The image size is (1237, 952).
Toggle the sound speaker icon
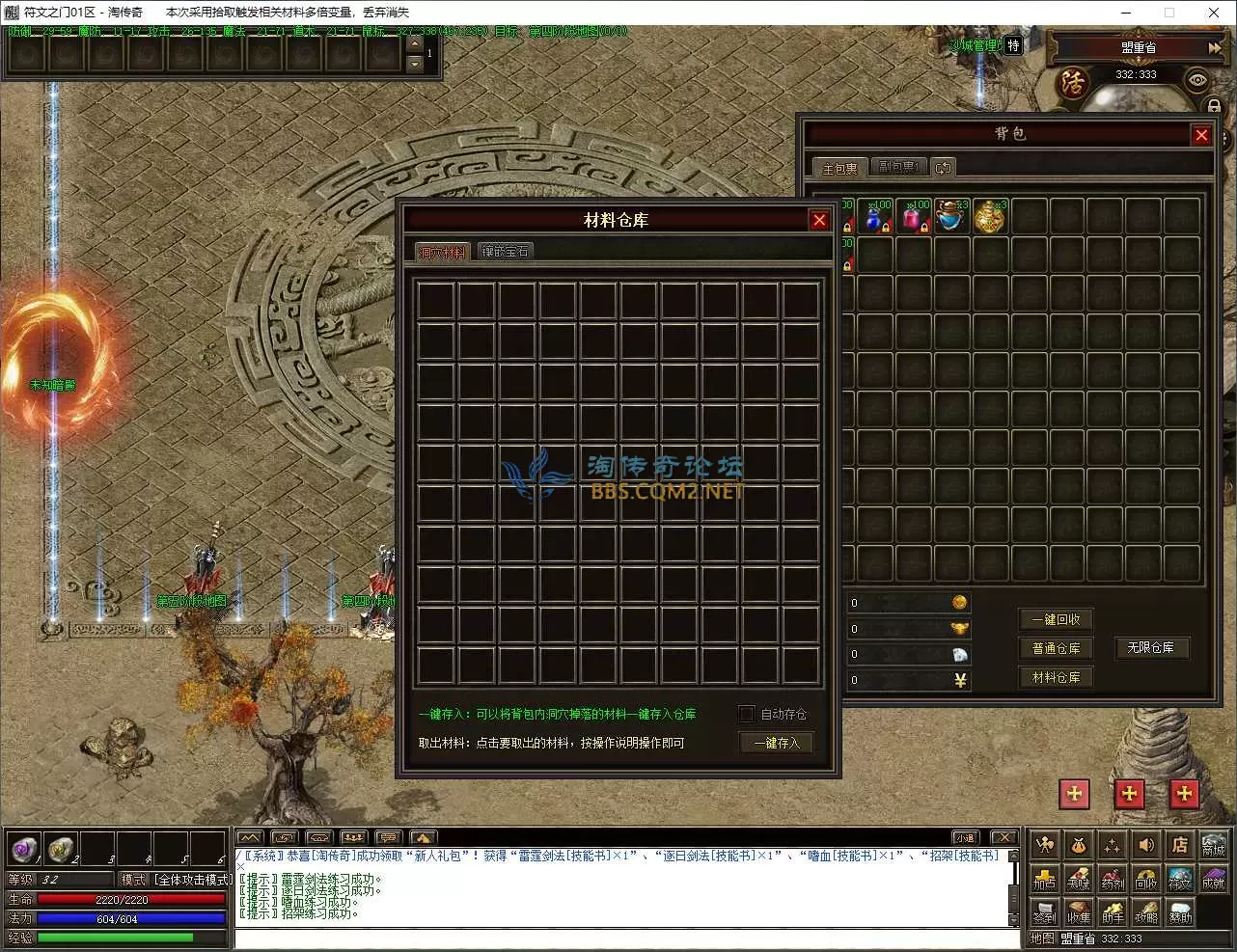1145,846
